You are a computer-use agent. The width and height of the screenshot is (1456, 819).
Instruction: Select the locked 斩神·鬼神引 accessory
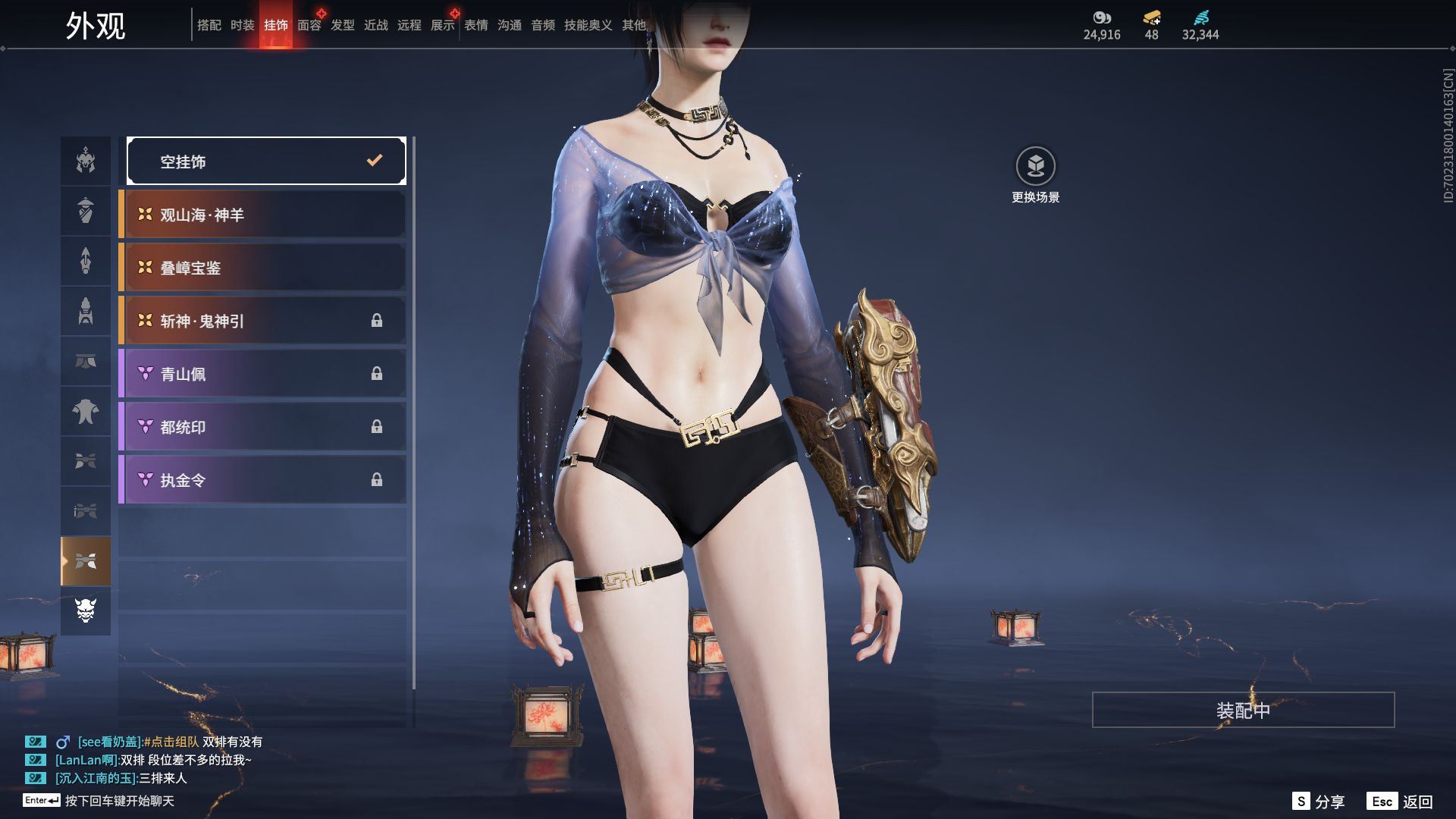(262, 321)
